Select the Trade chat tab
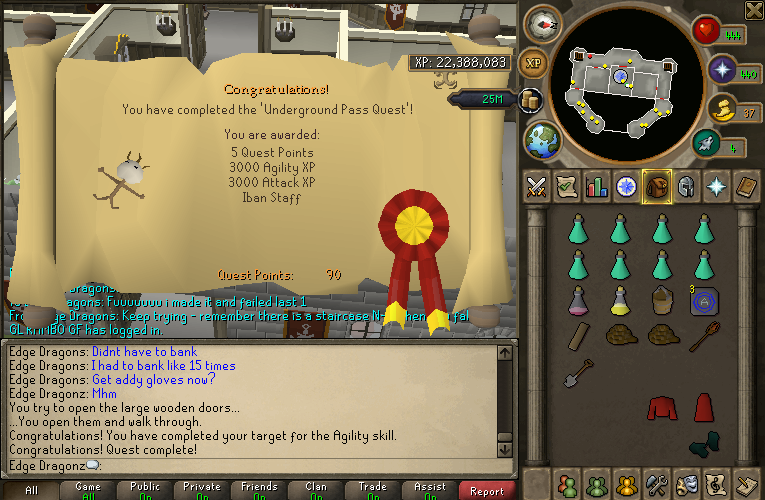This screenshot has width=765, height=500. point(373,490)
